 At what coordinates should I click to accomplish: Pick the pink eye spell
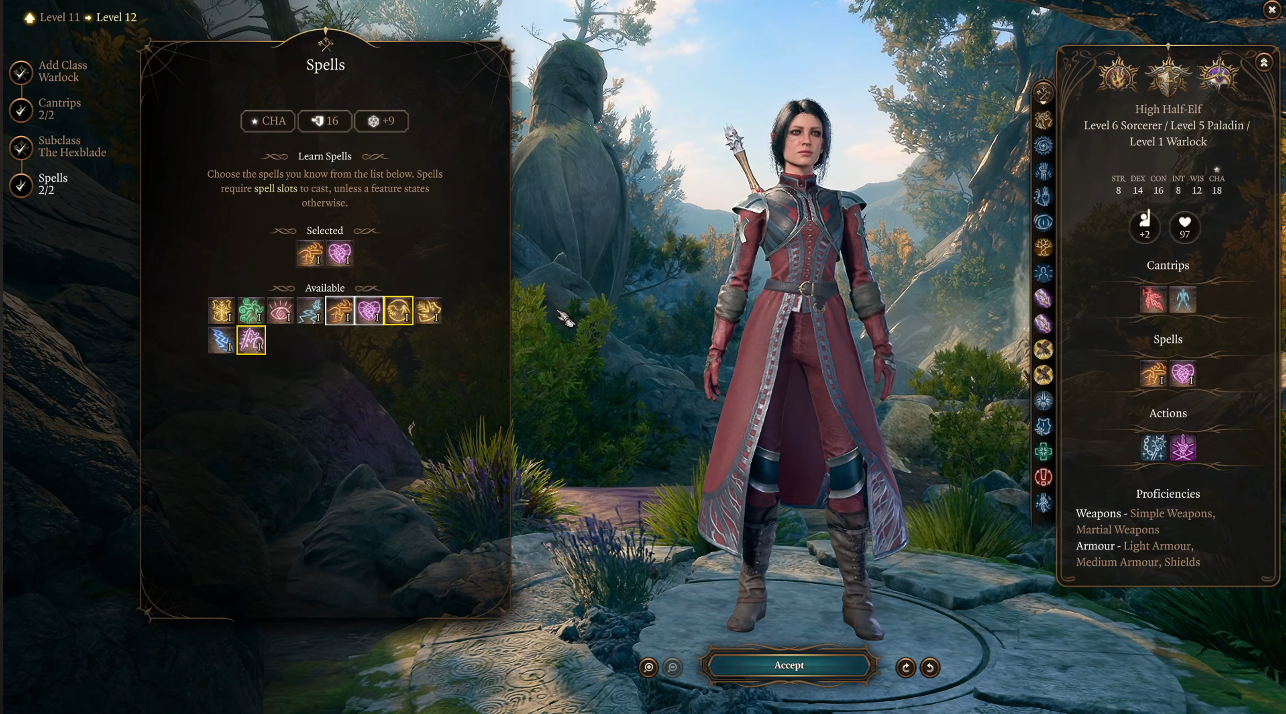(x=281, y=311)
